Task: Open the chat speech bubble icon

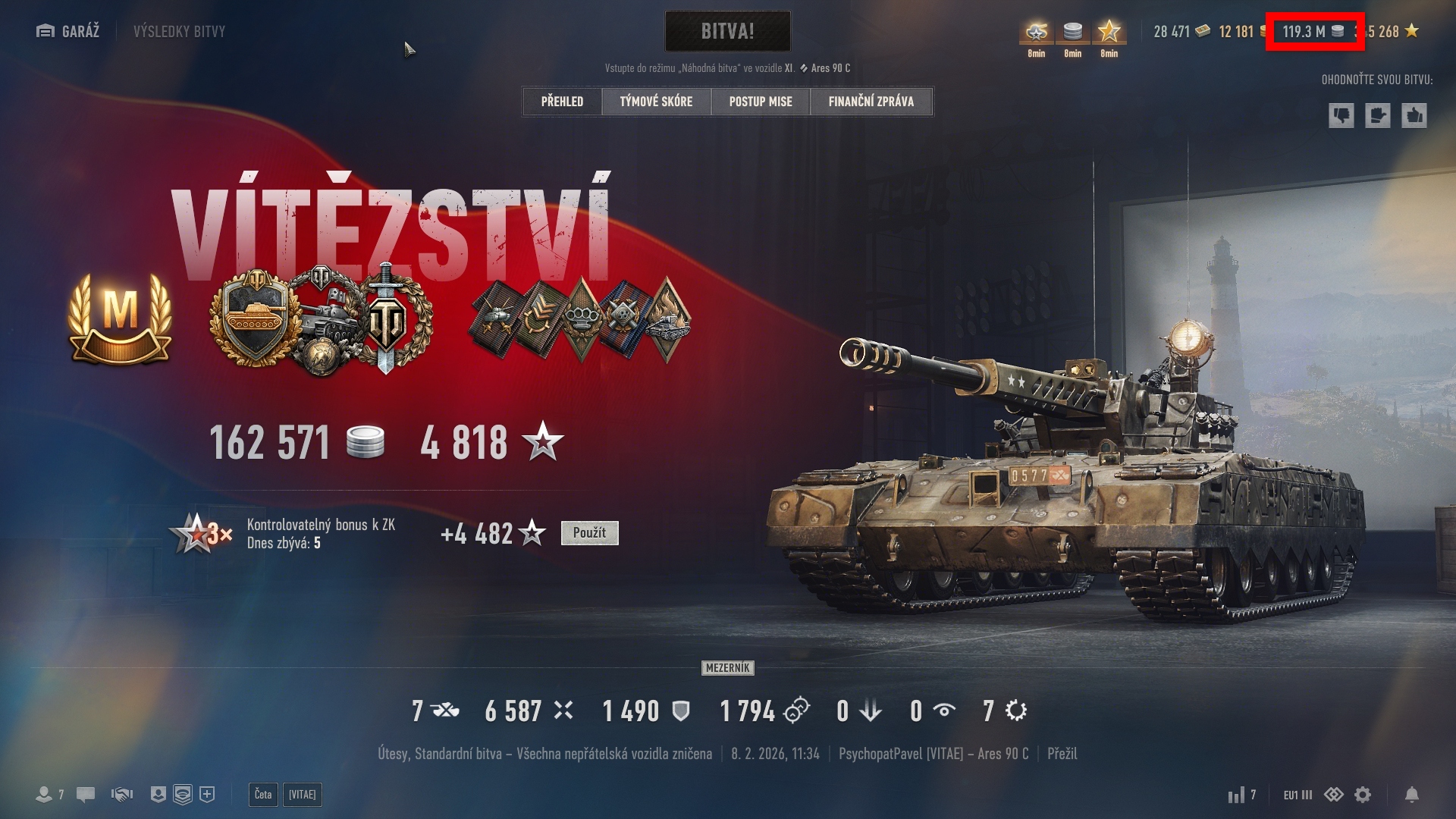Action: [x=86, y=795]
